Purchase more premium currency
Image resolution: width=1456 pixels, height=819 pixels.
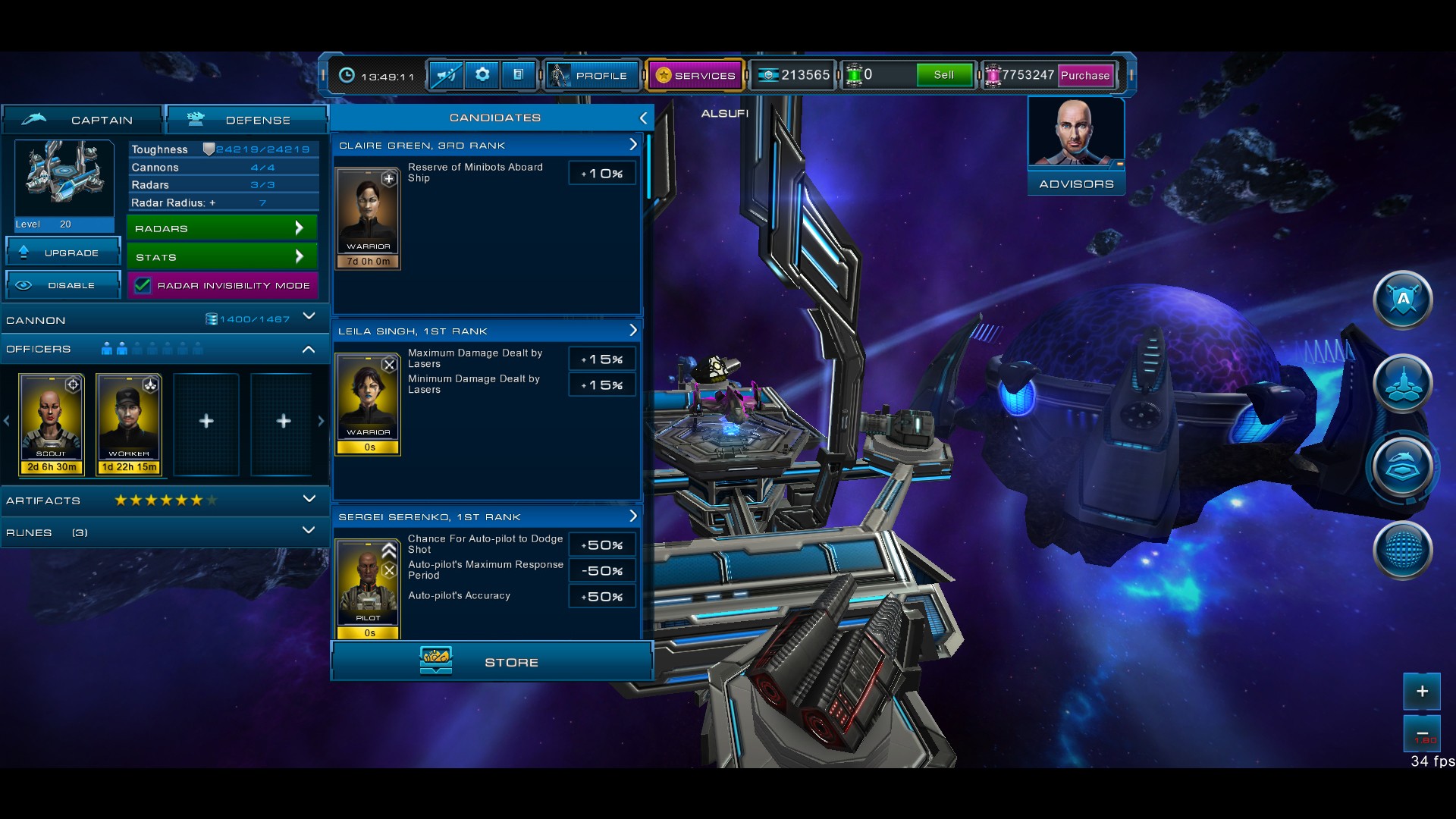tap(1084, 75)
